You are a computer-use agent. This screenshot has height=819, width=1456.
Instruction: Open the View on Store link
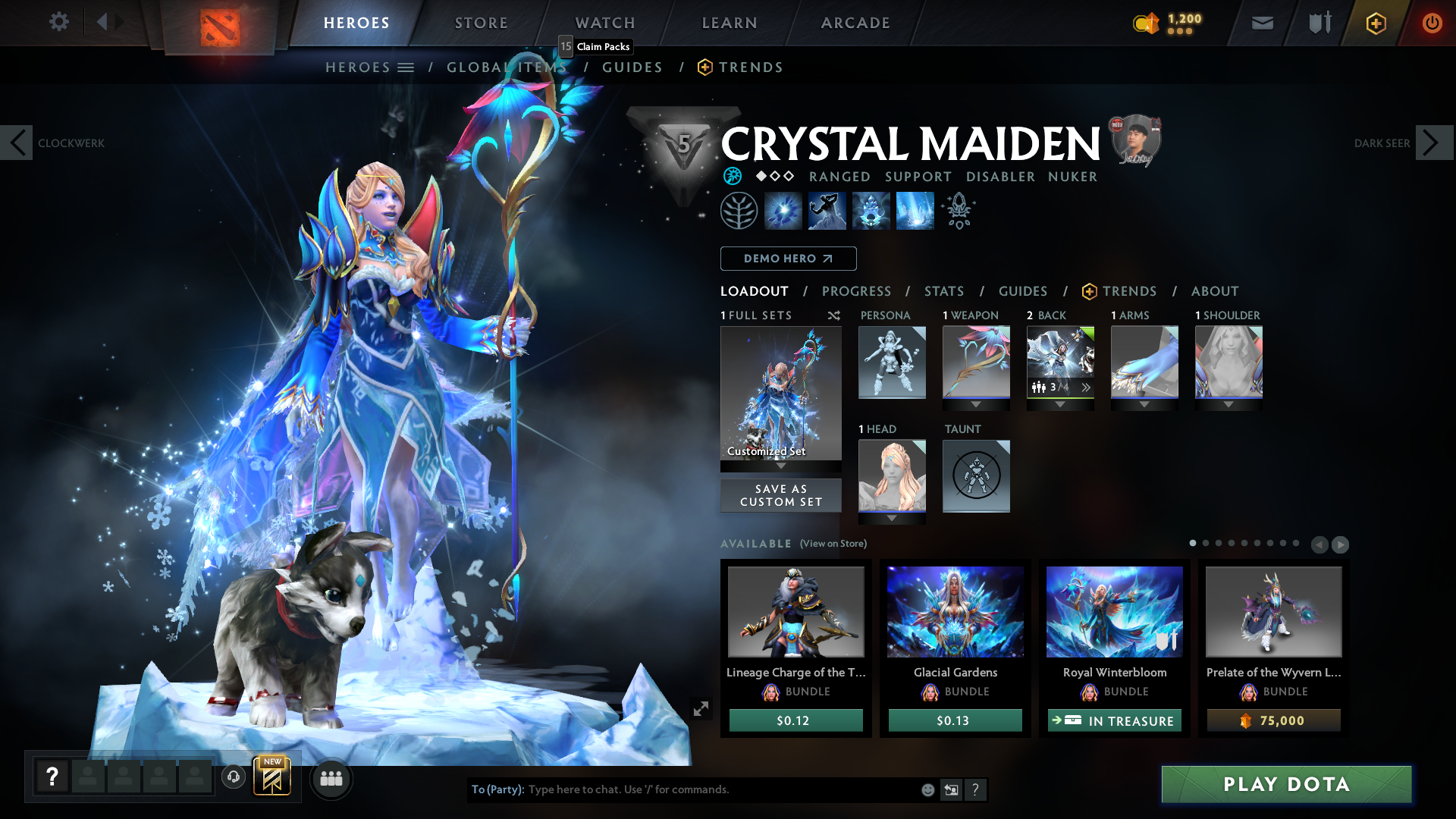pyautogui.click(x=833, y=544)
